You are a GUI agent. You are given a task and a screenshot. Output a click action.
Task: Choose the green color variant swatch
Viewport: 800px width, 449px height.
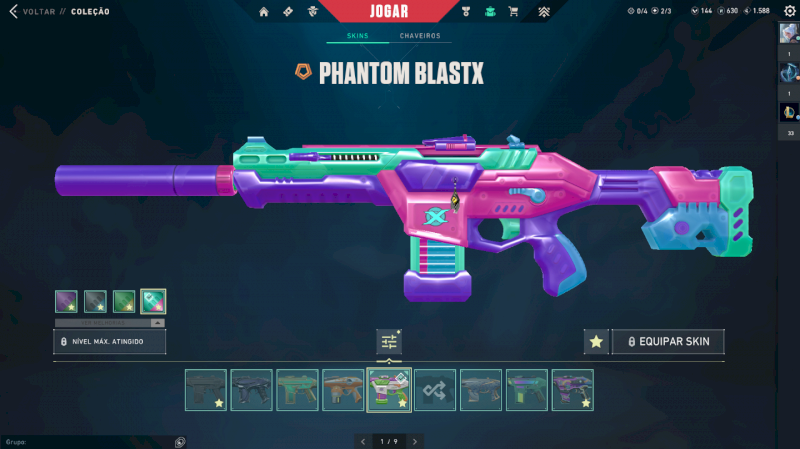pyautogui.click(x=124, y=301)
